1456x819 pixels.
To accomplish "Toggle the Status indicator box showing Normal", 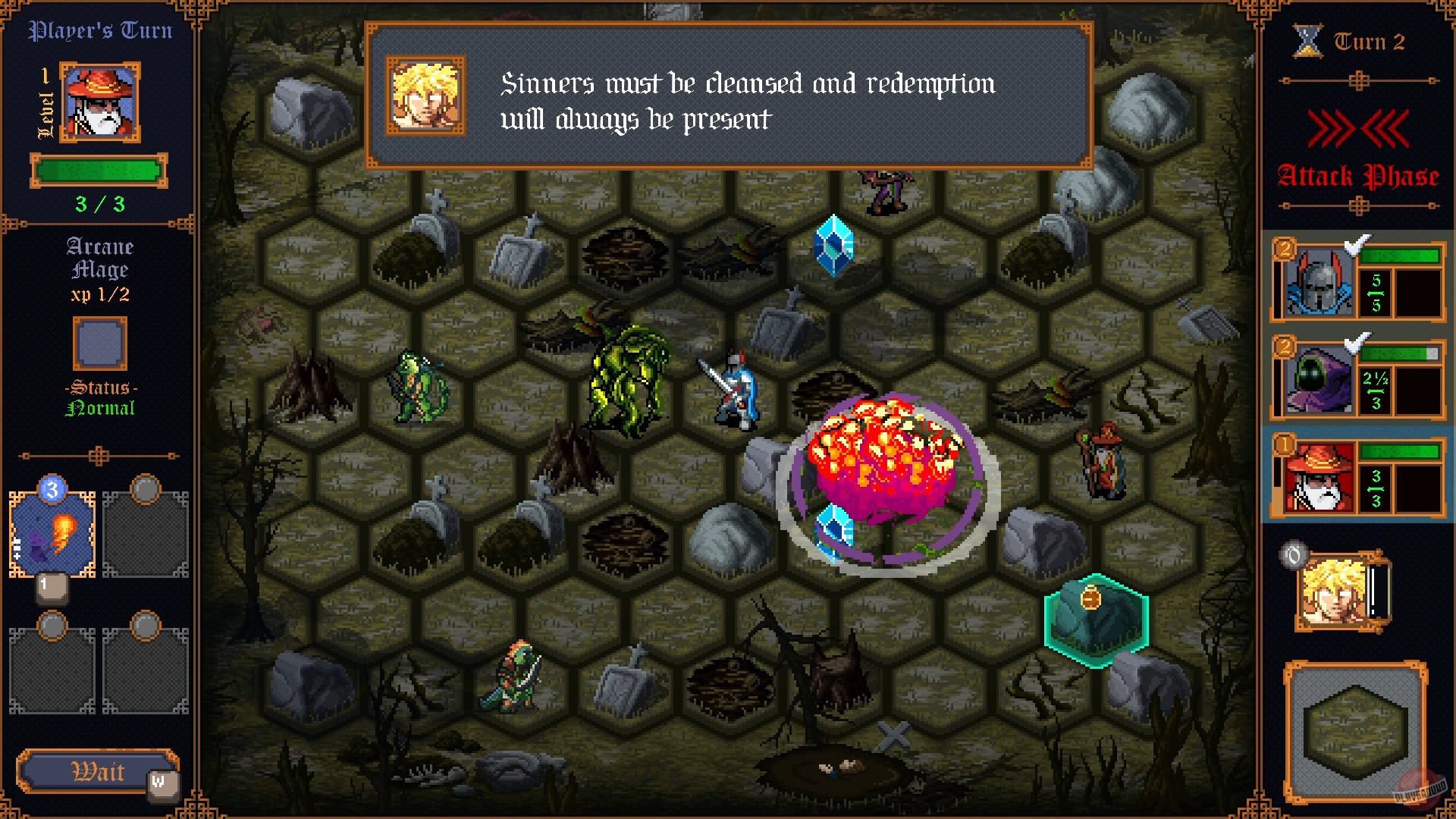I will [99, 345].
